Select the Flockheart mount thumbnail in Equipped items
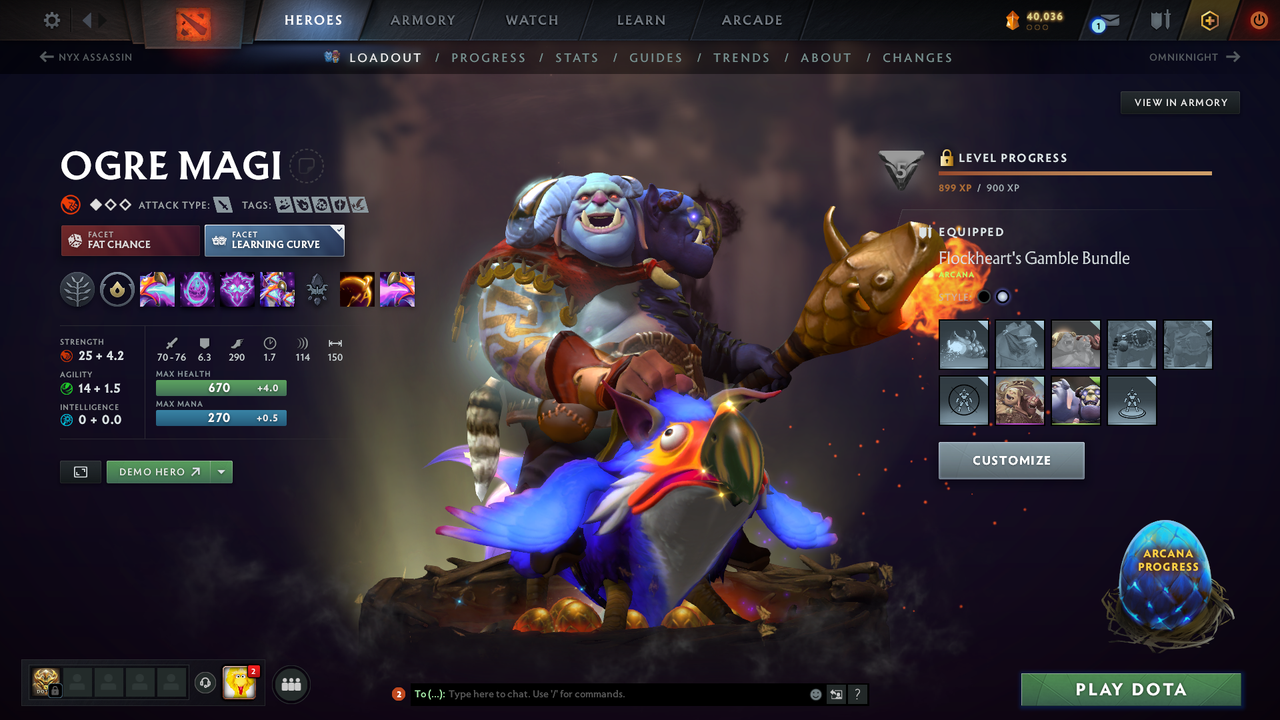 point(963,344)
